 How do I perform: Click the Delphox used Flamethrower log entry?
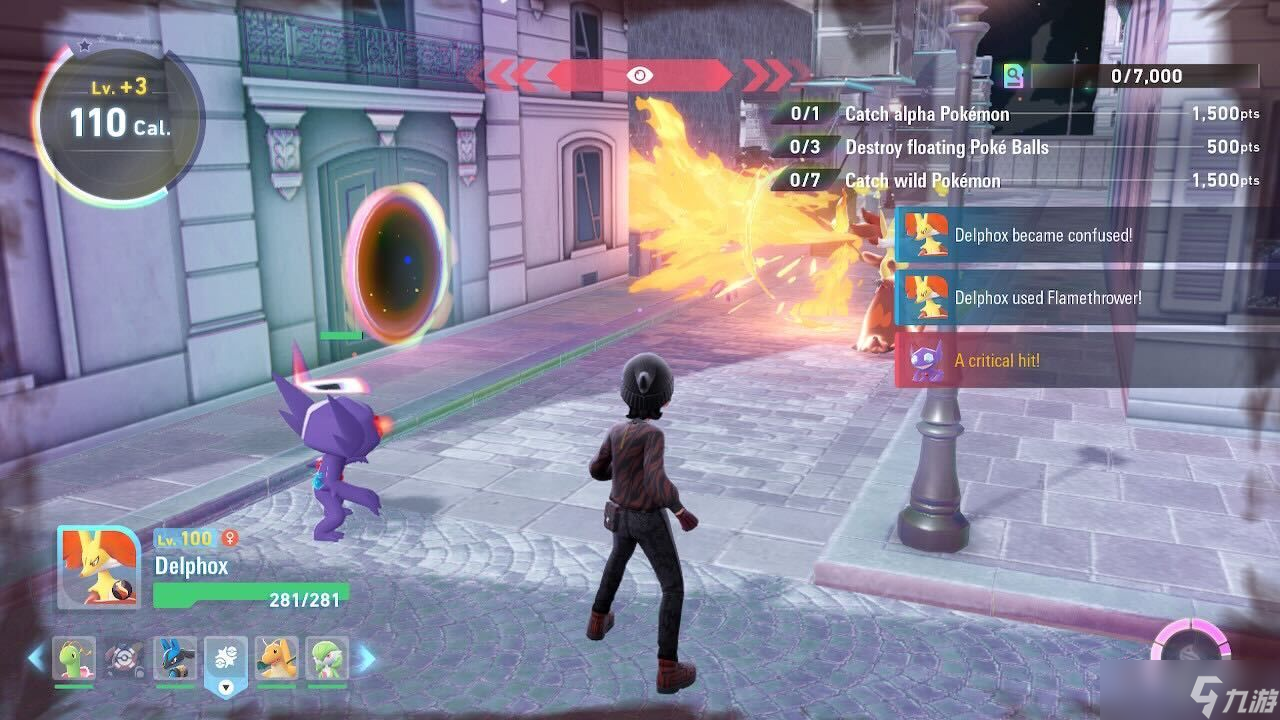point(1046,297)
